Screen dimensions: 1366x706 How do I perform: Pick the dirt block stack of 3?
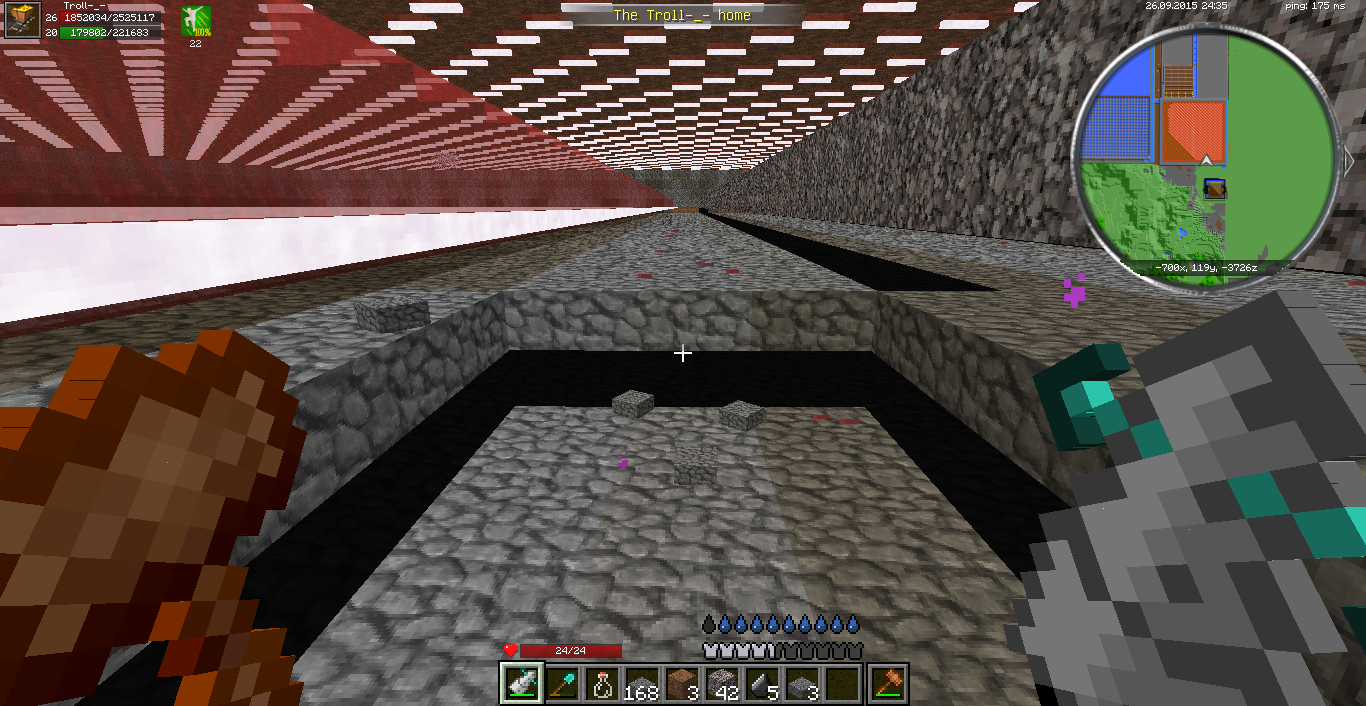click(684, 683)
